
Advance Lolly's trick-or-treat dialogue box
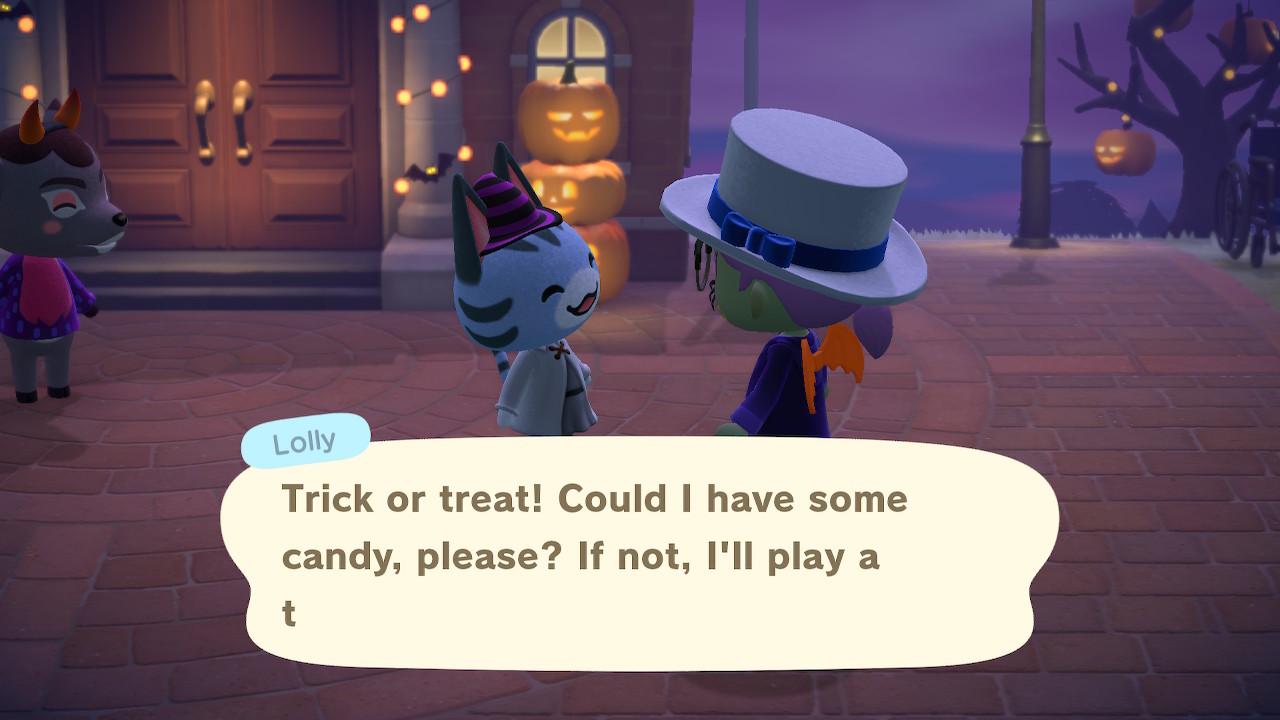pos(640,555)
